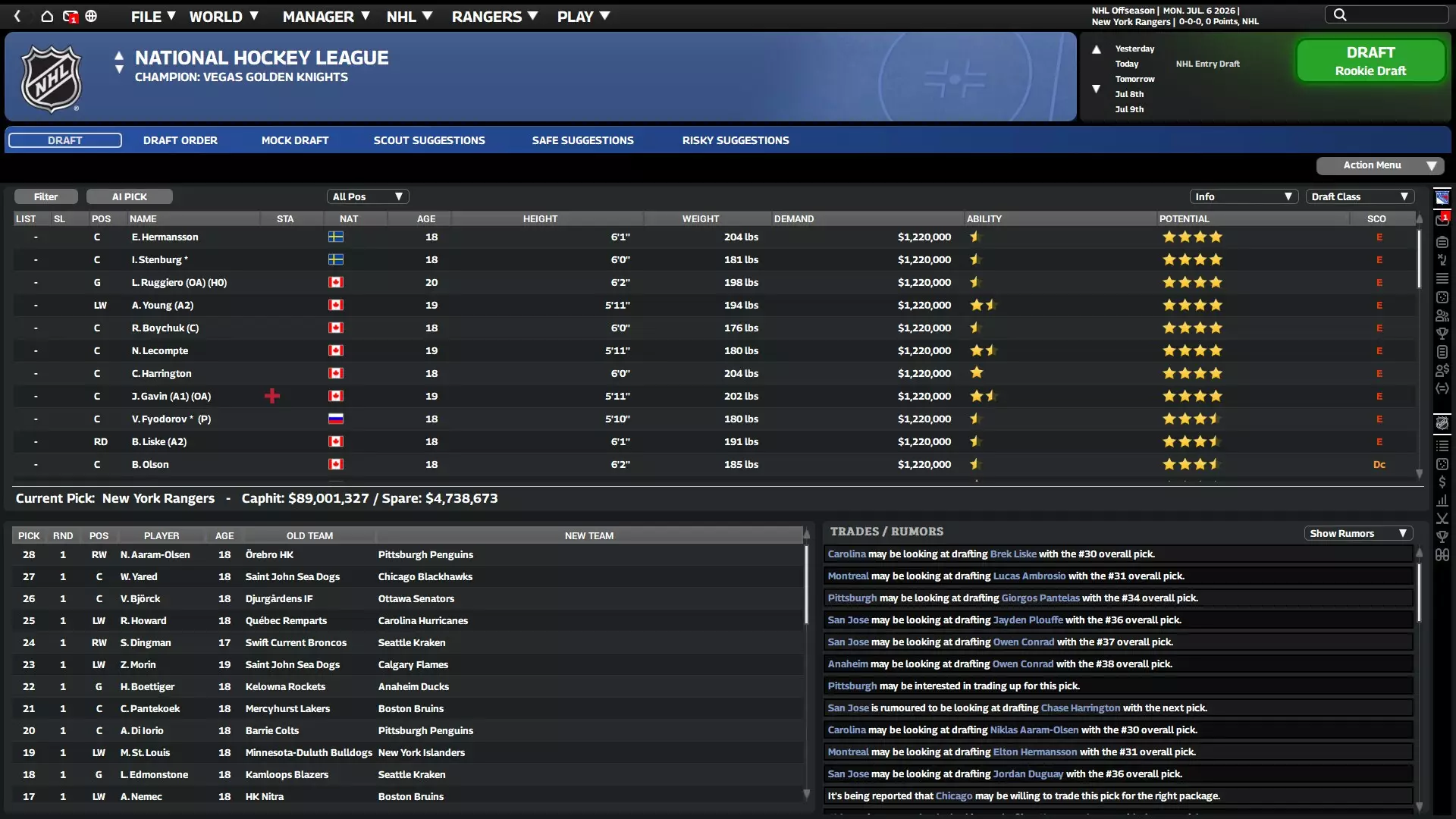Switch to the Mock Draft tab
The width and height of the screenshot is (1456, 819).
click(295, 140)
